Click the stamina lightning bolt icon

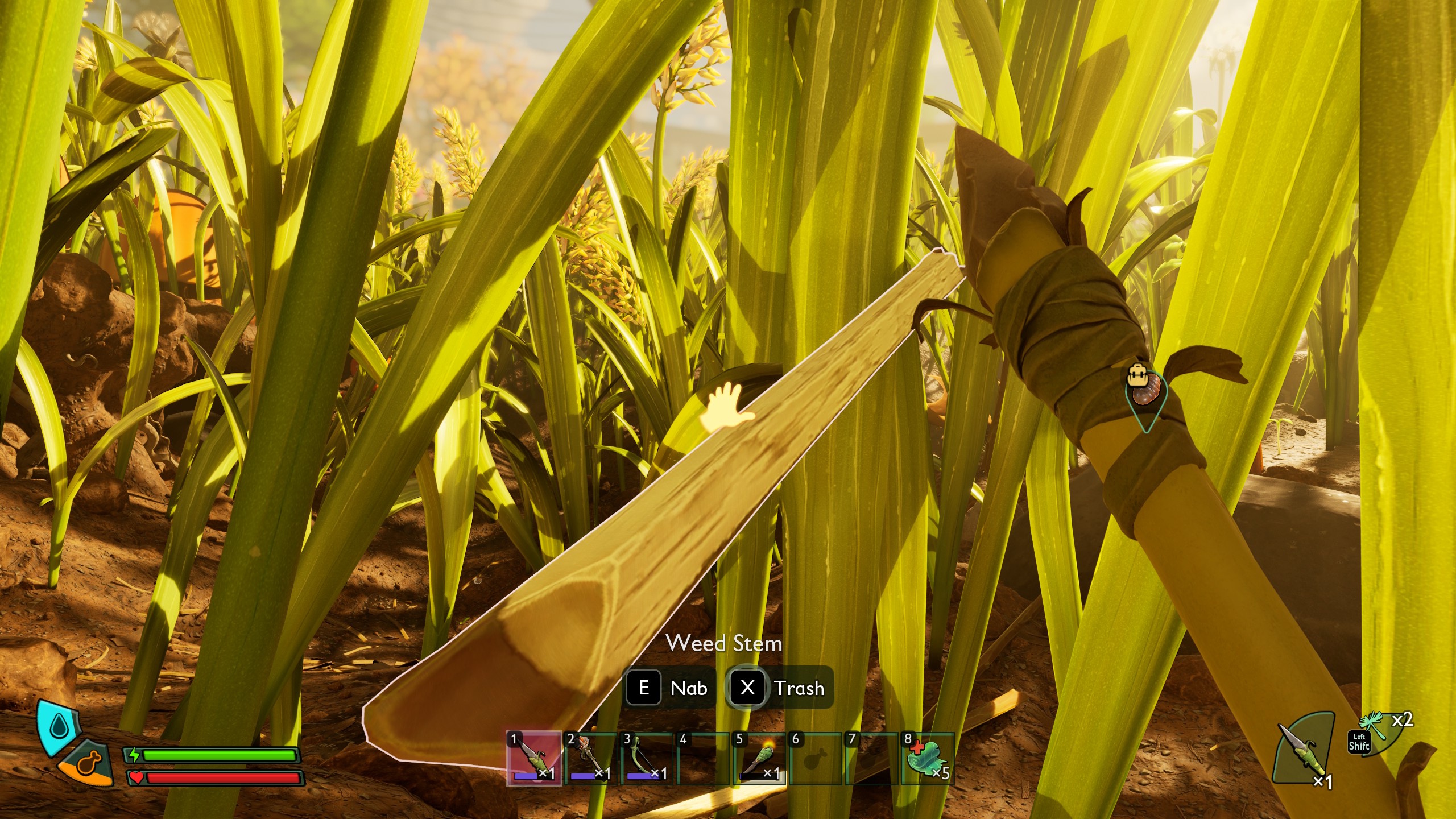pos(134,755)
